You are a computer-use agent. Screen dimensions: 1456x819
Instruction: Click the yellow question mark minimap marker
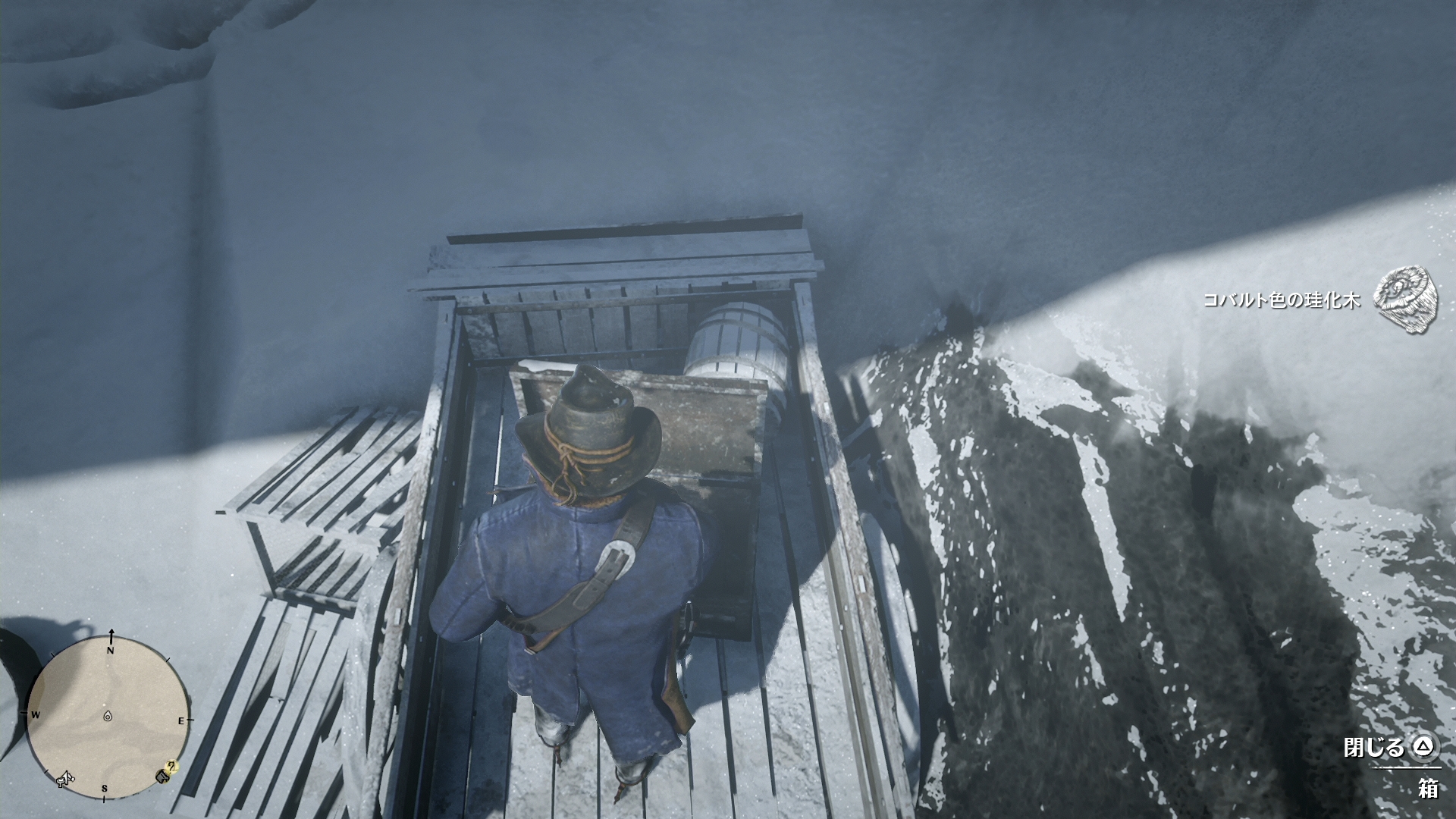tap(171, 767)
